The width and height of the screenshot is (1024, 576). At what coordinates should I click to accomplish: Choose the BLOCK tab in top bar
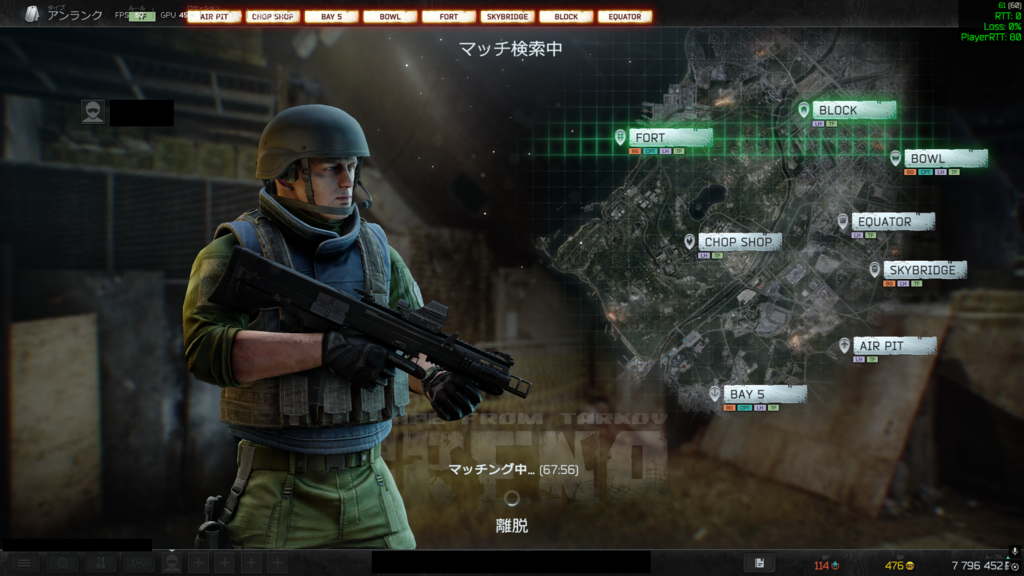(566, 17)
